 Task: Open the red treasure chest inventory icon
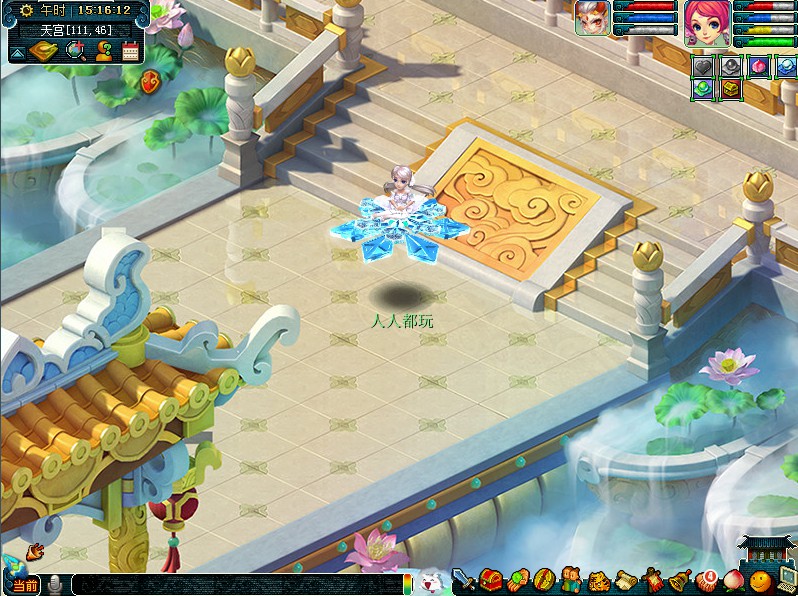pos(490,579)
